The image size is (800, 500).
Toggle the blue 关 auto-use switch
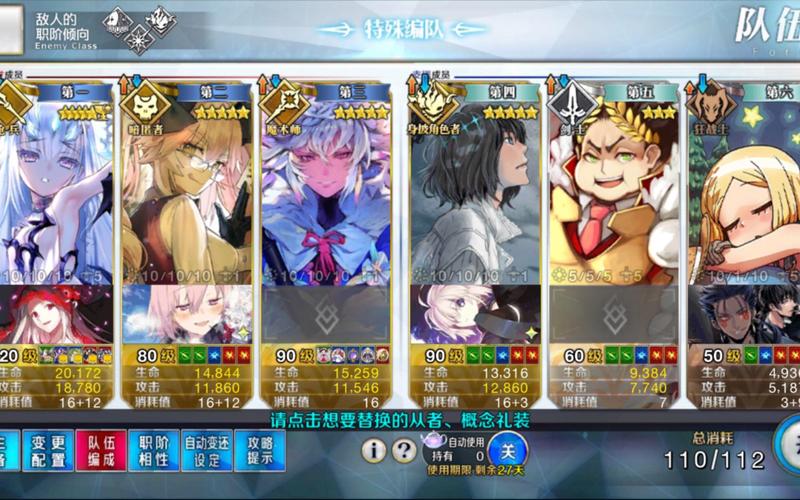pyautogui.click(x=509, y=451)
